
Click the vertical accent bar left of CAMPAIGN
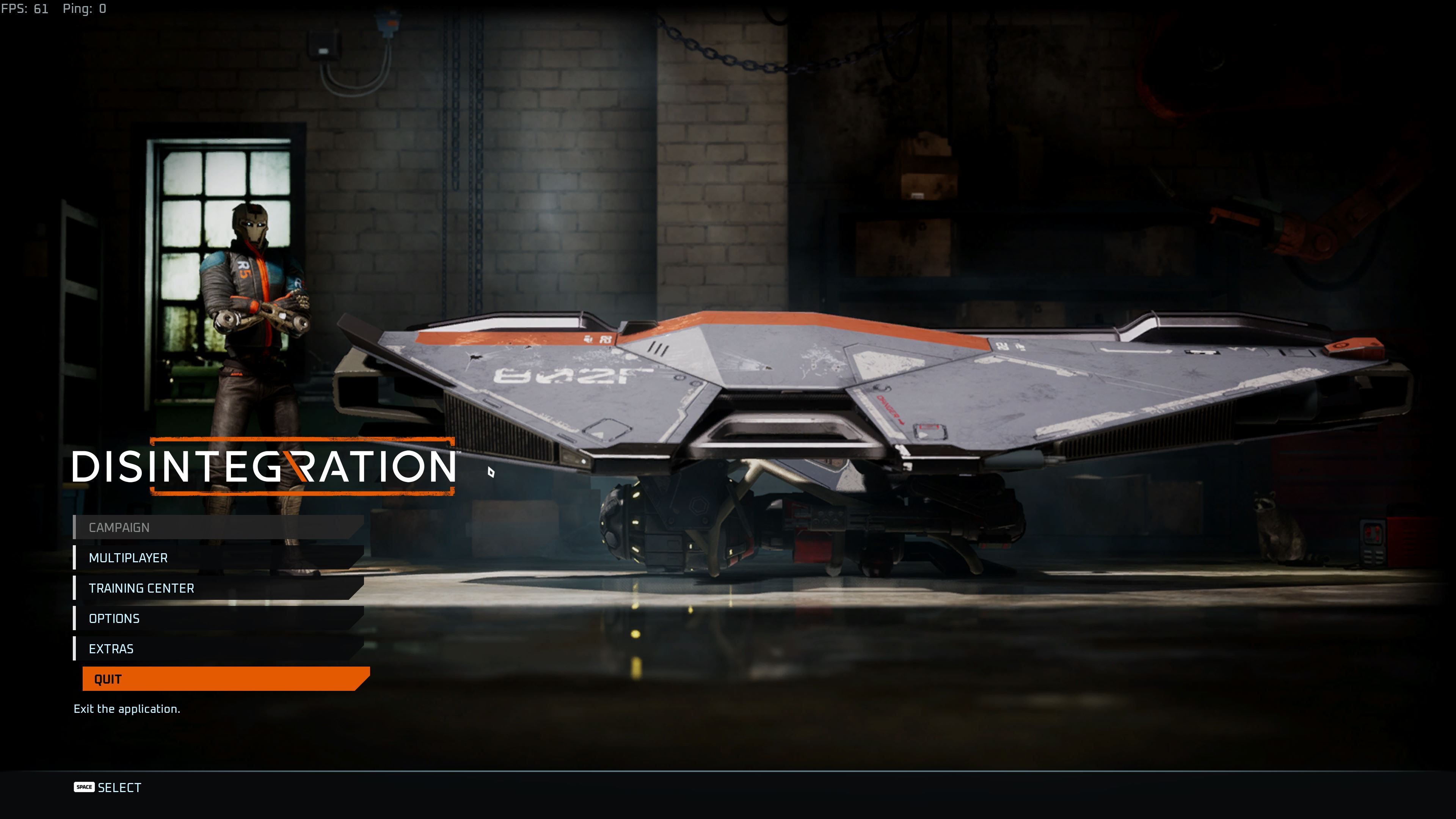point(75,527)
